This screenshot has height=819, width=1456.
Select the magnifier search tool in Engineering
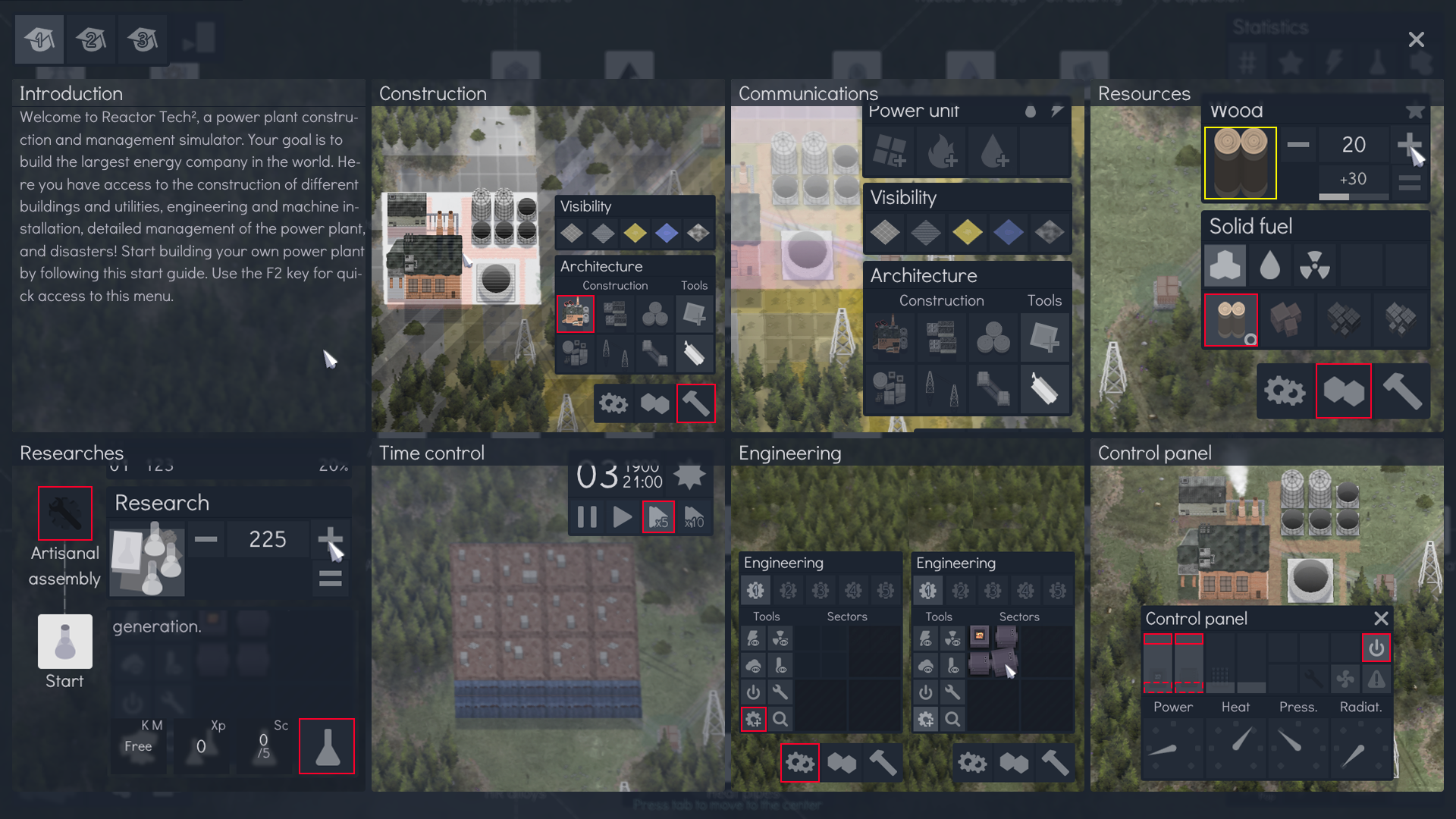pos(780,719)
